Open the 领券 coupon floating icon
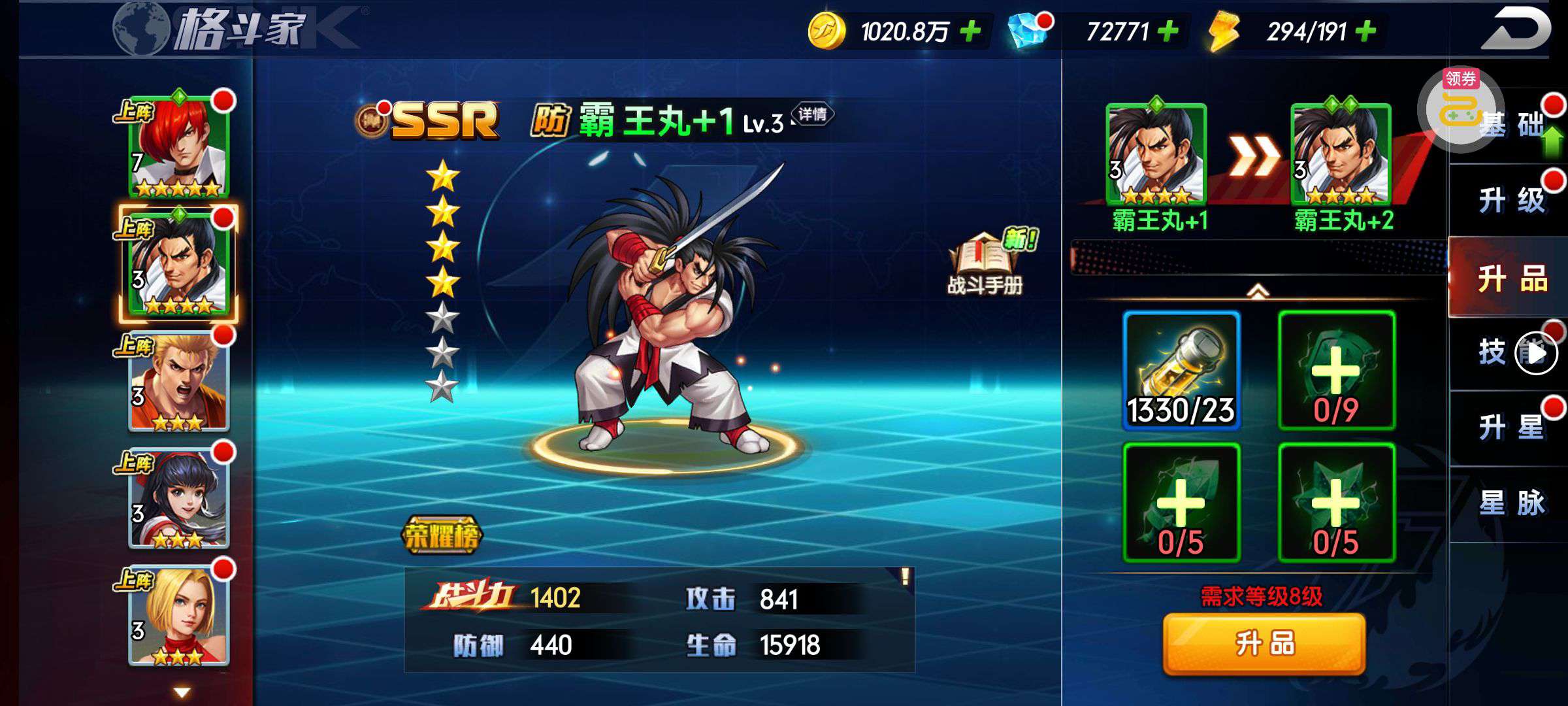Viewport: 1568px width, 706px height. pos(1461,108)
